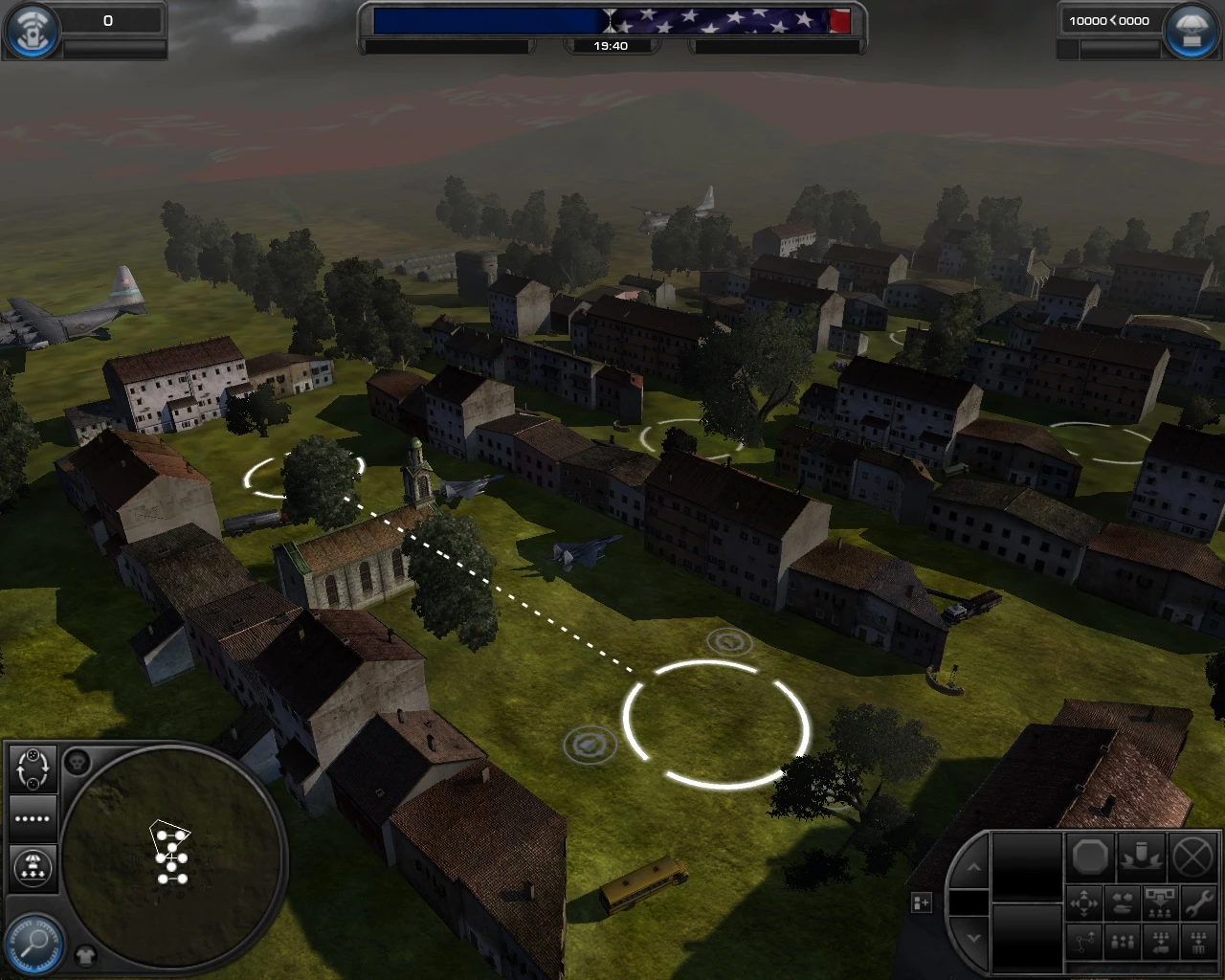1225x980 pixels.
Task: Click the Repair wrench icon
Action: tap(1198, 903)
